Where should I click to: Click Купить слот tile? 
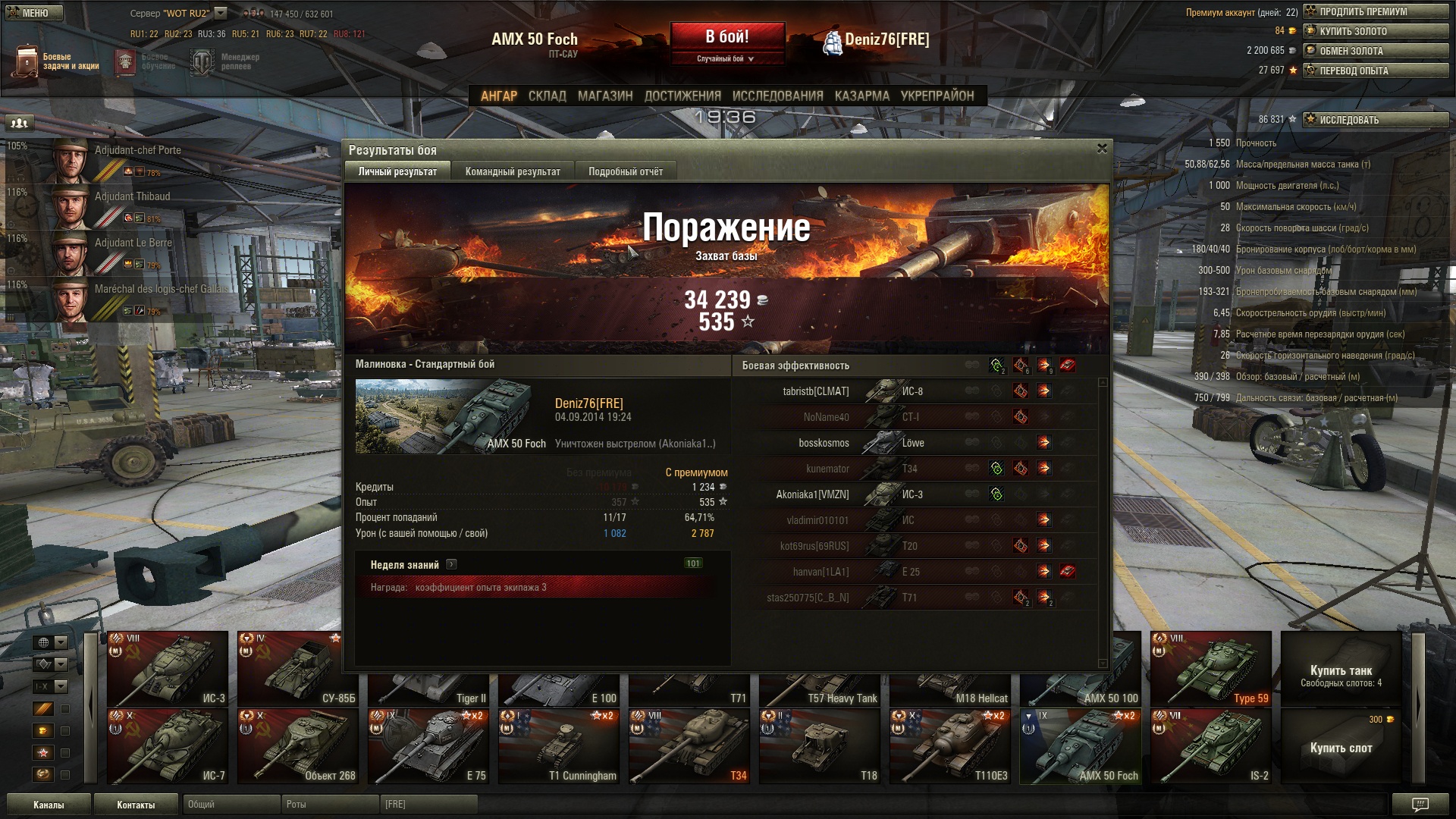(1341, 746)
